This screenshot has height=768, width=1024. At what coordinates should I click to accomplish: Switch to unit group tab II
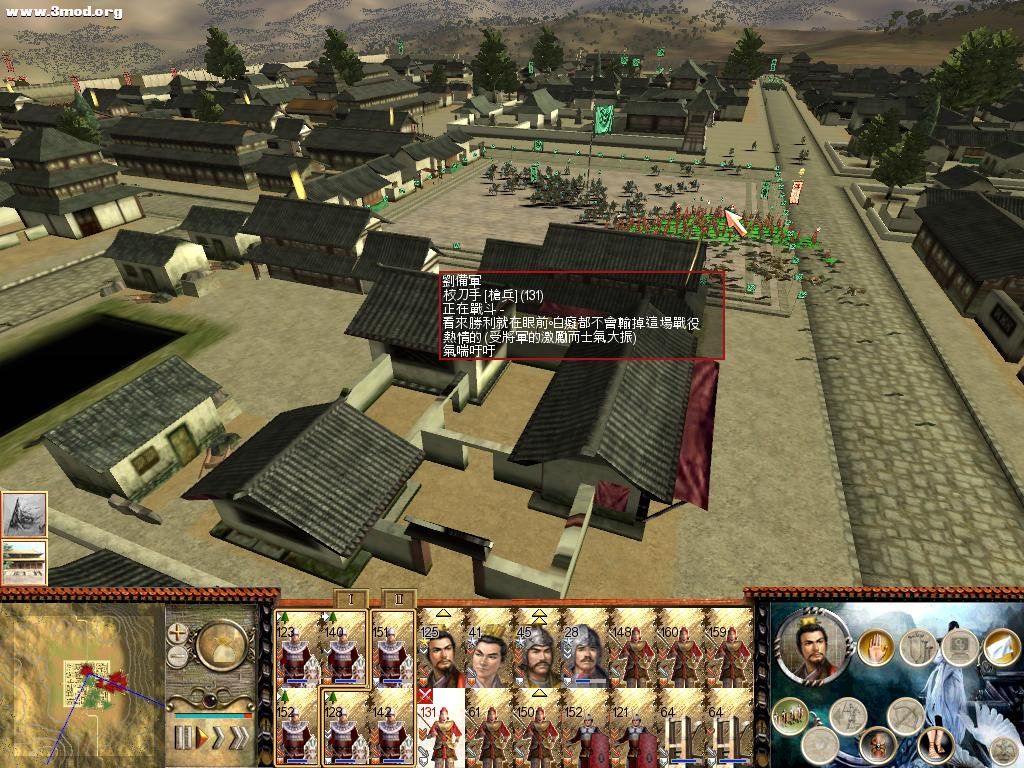click(x=398, y=599)
